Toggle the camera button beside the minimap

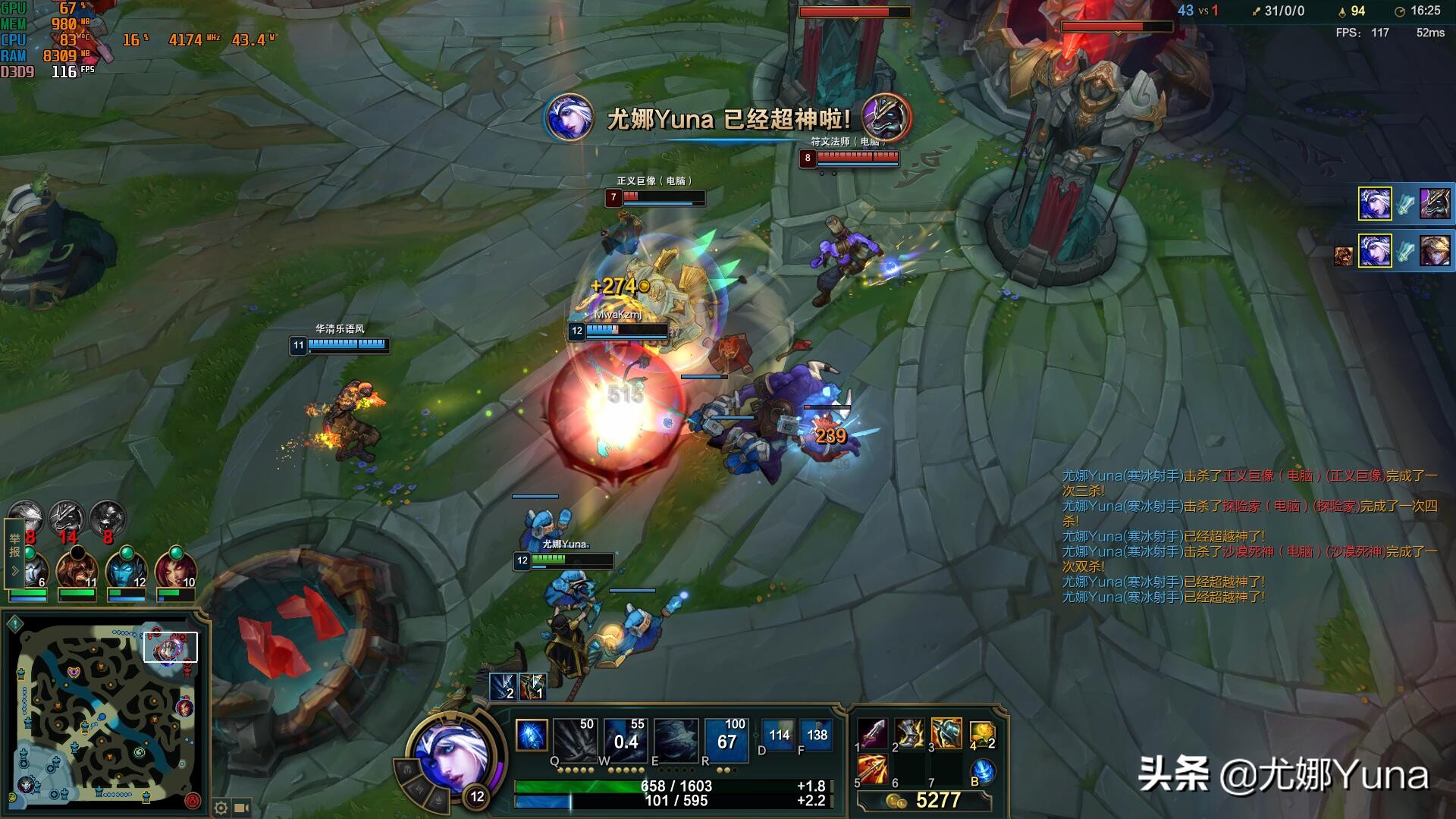tap(243, 808)
